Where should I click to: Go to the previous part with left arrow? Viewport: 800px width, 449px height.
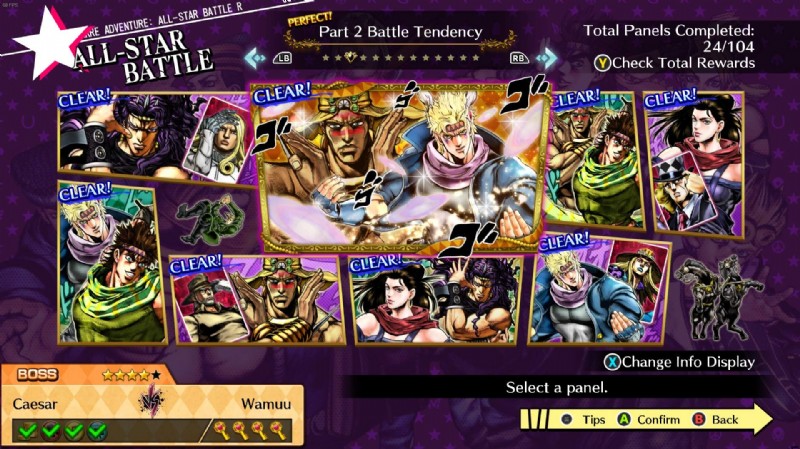[256, 58]
